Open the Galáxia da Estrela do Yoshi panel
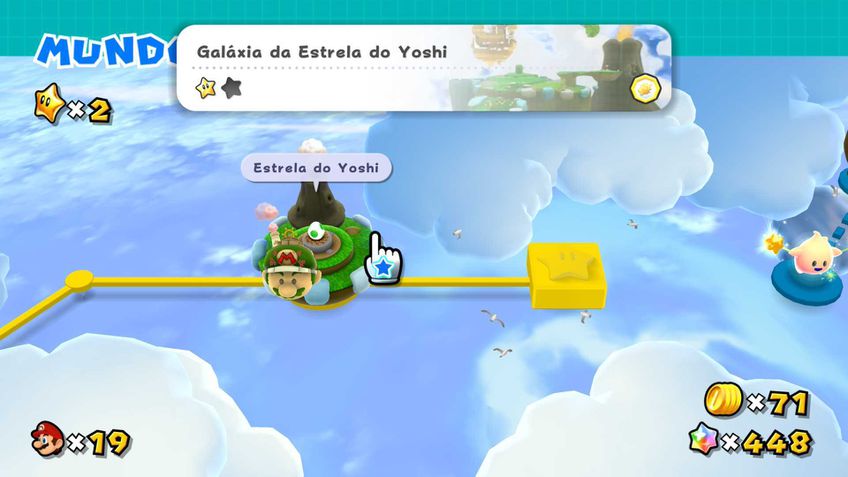This screenshot has height=477, width=848. point(423,68)
